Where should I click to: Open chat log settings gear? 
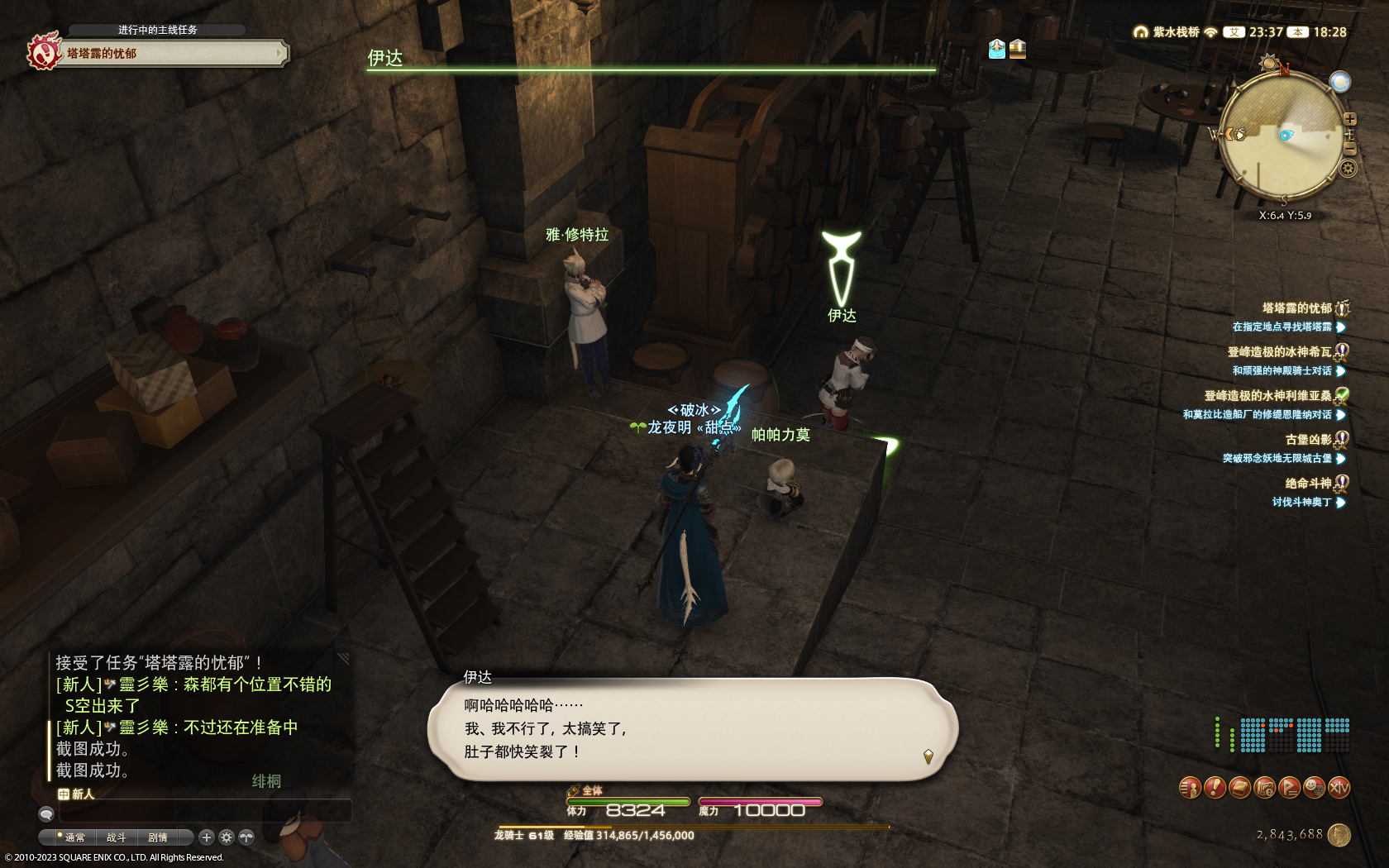227,837
